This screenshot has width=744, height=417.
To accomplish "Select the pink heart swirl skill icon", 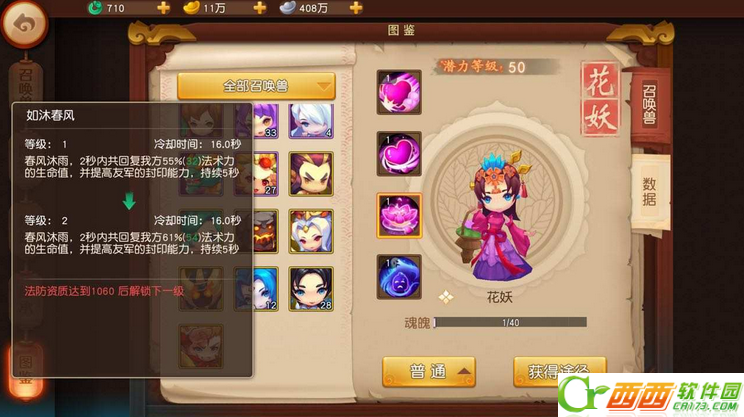I will click(398, 94).
